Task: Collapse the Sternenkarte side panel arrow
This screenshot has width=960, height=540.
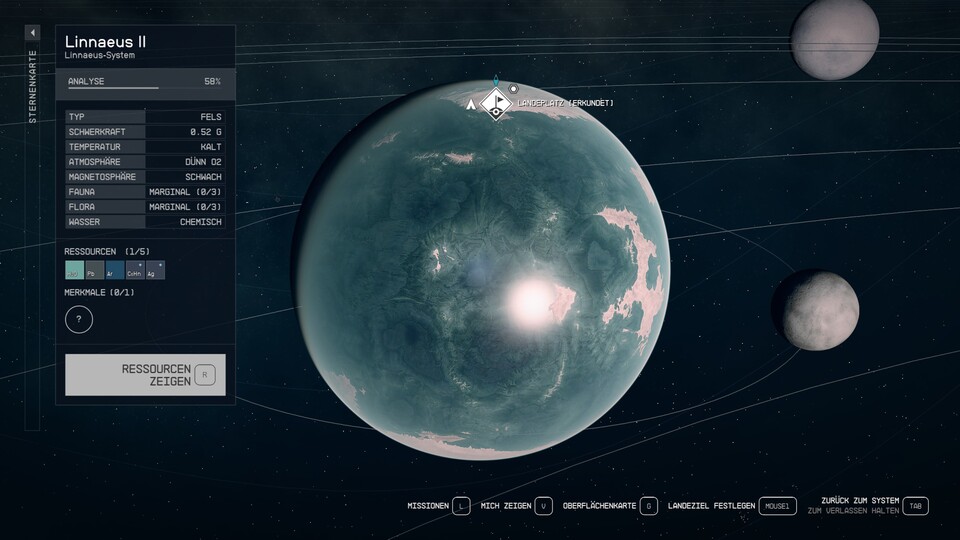Action: [32, 33]
